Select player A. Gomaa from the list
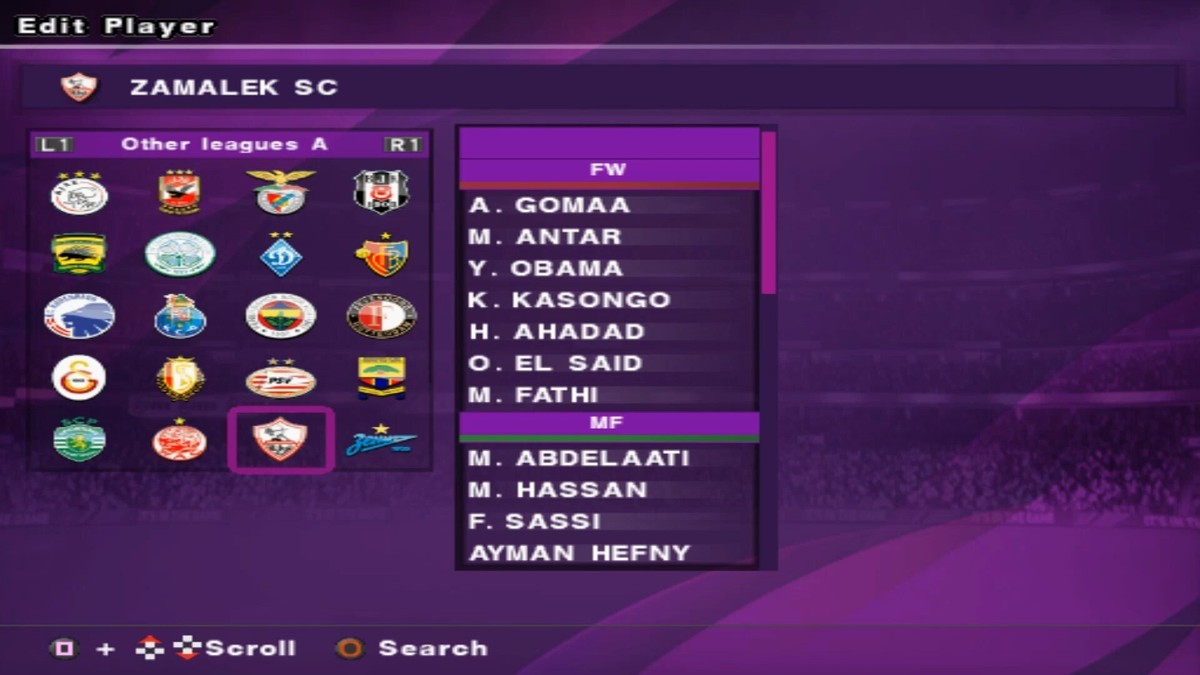 (x=550, y=205)
